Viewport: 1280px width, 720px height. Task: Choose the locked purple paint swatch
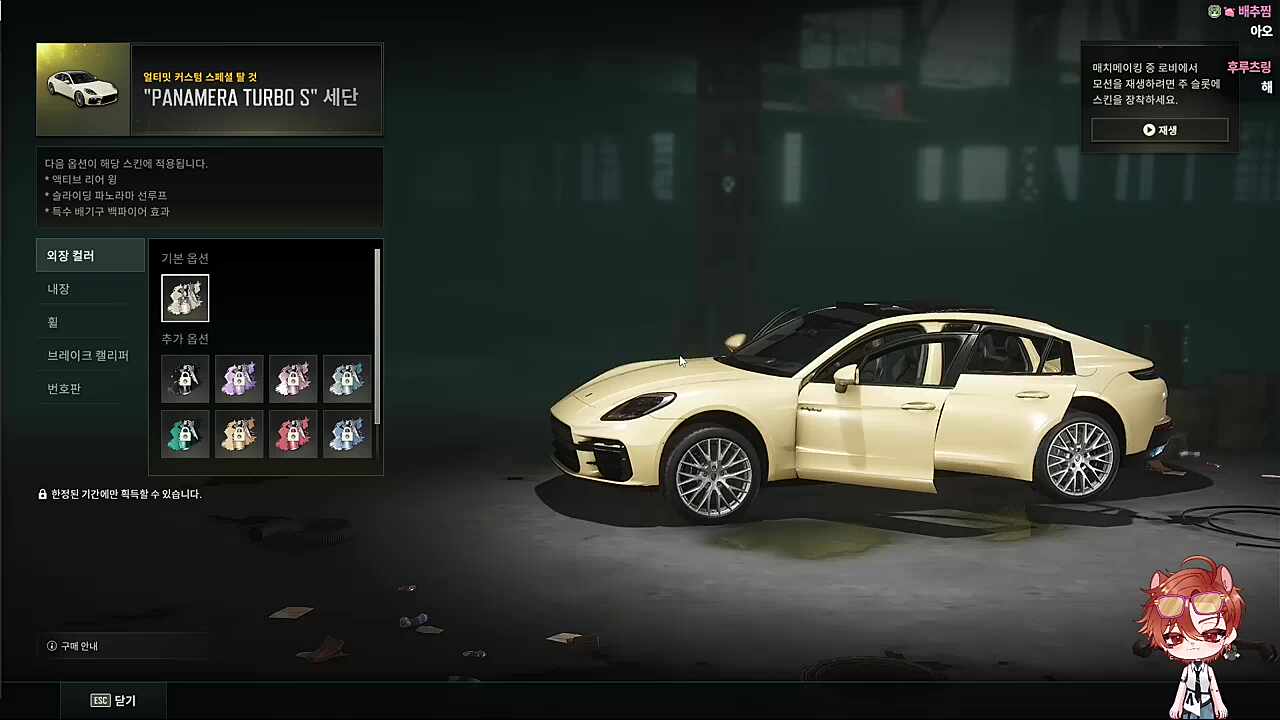[x=239, y=379]
